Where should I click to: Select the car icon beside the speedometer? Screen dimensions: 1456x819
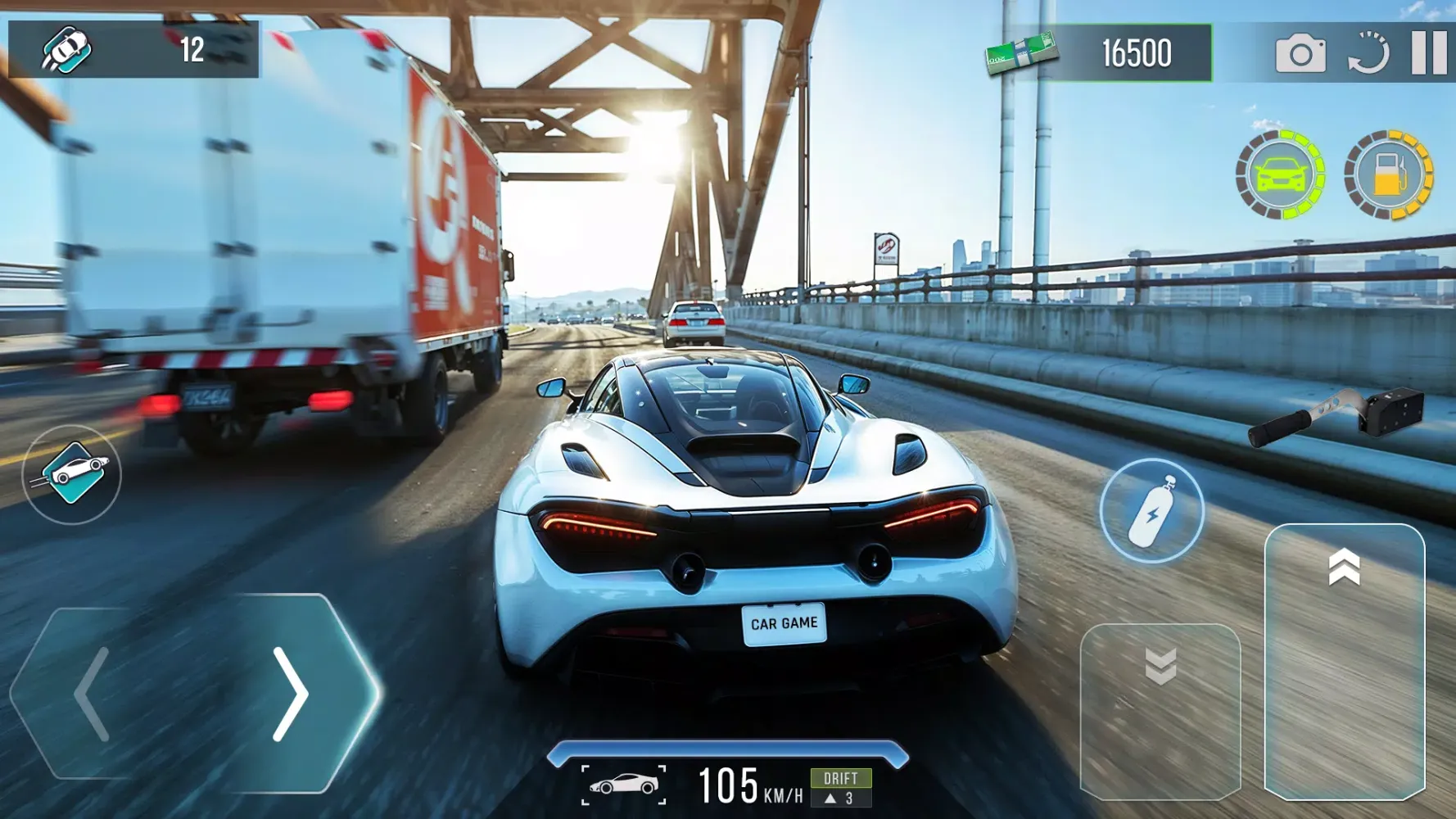[623, 785]
